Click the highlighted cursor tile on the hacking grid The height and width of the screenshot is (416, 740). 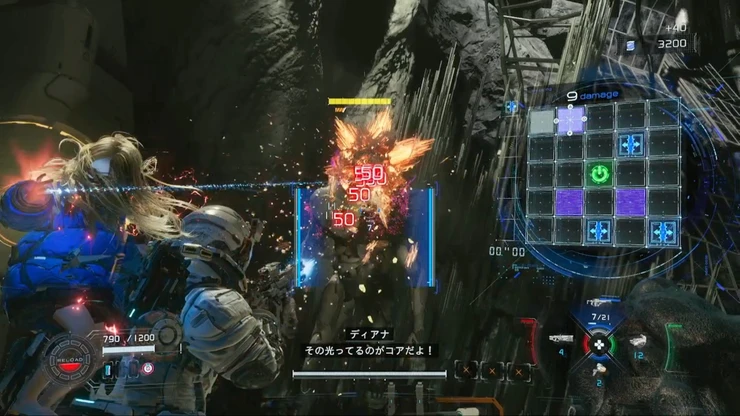click(x=571, y=120)
